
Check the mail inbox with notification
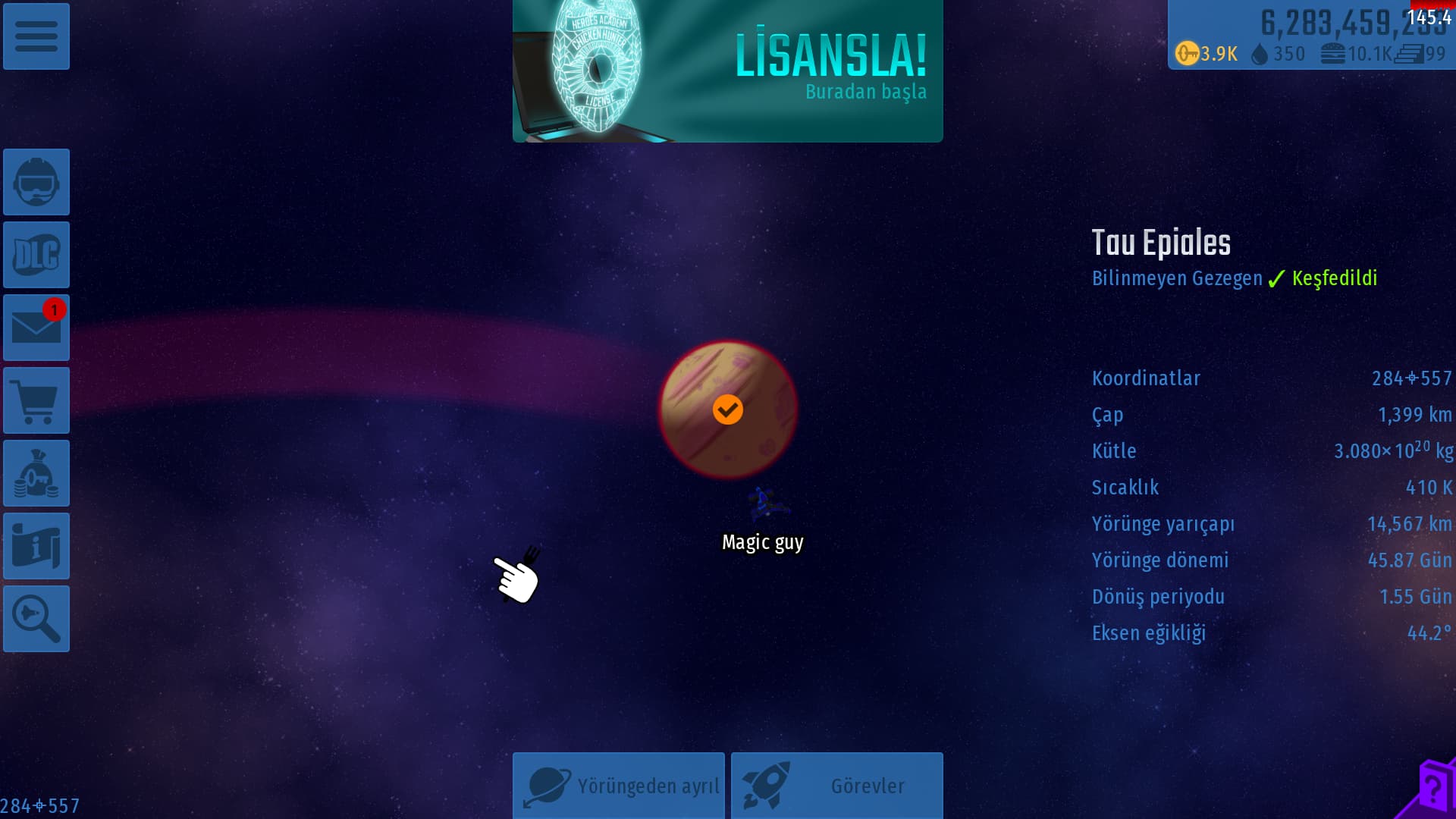(36, 328)
